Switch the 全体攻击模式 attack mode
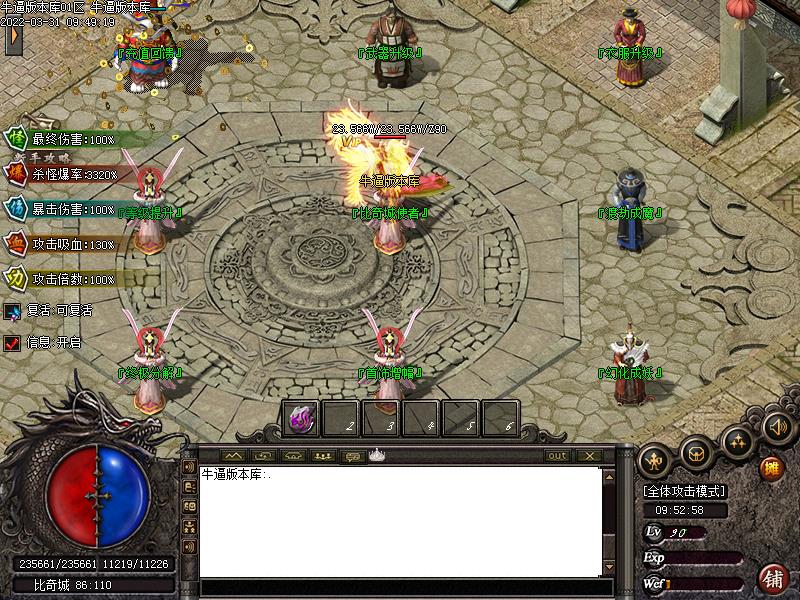 (x=684, y=491)
